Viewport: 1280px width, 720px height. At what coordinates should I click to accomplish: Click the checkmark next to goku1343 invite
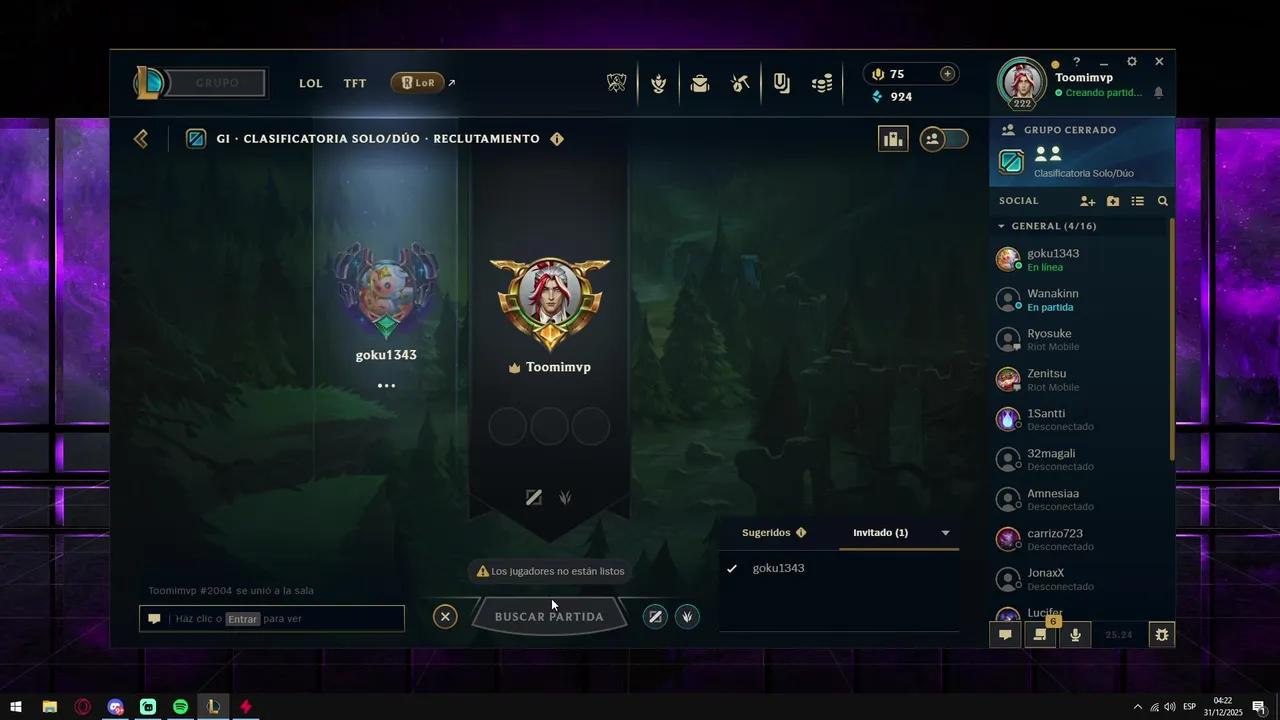point(733,568)
